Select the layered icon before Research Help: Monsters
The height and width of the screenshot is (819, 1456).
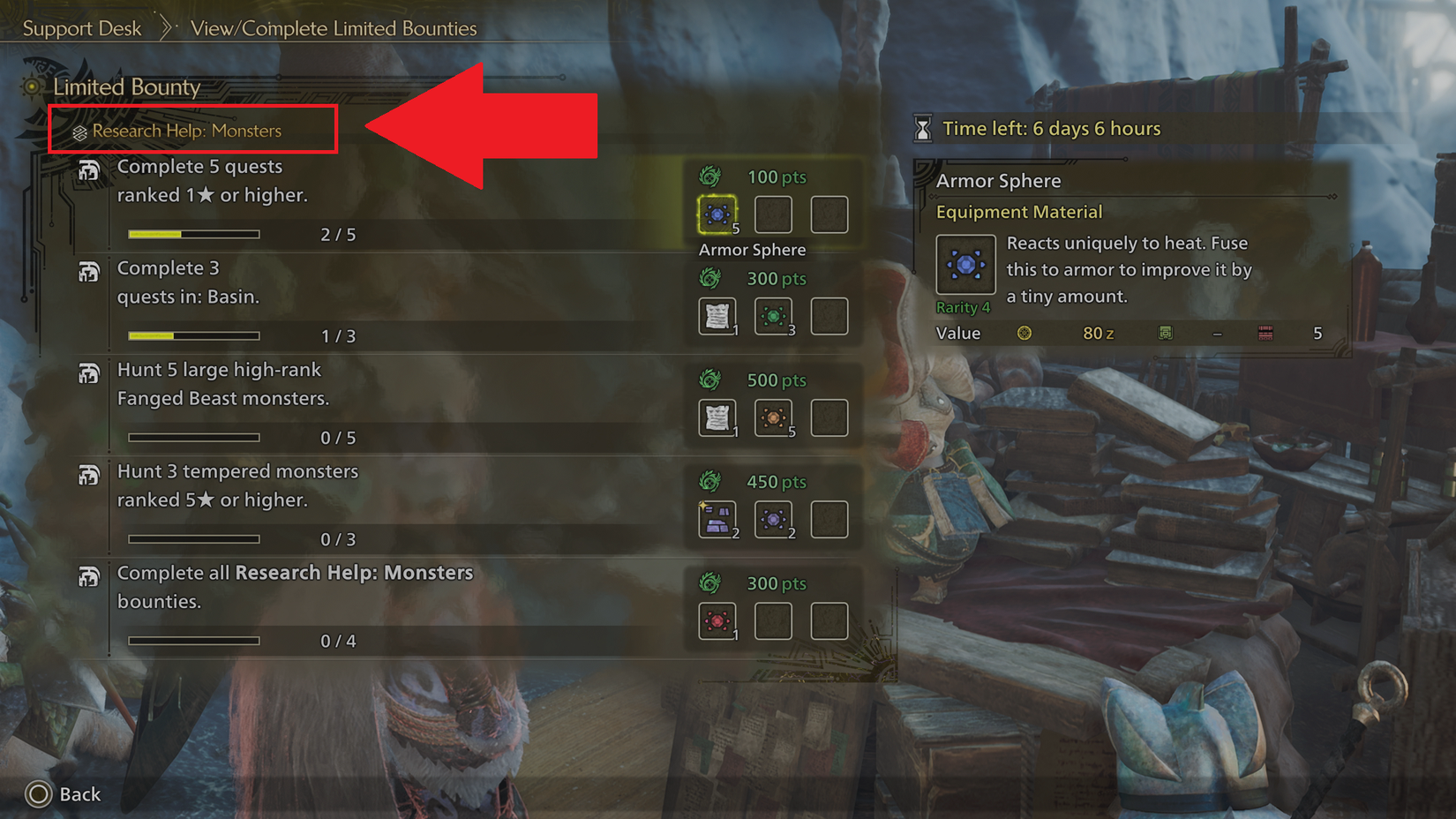[x=79, y=131]
